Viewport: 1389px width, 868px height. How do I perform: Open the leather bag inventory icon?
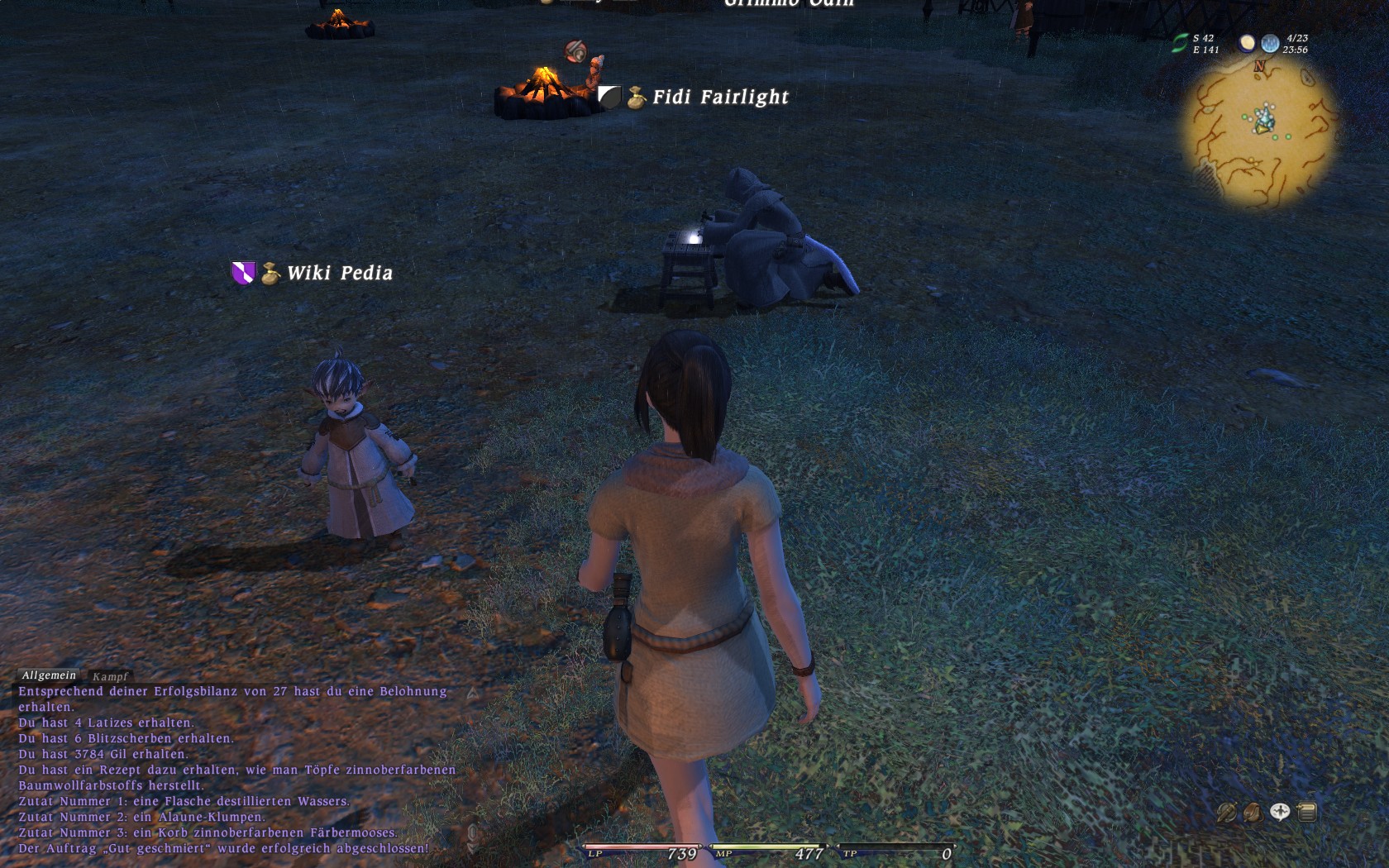click(x=1253, y=813)
